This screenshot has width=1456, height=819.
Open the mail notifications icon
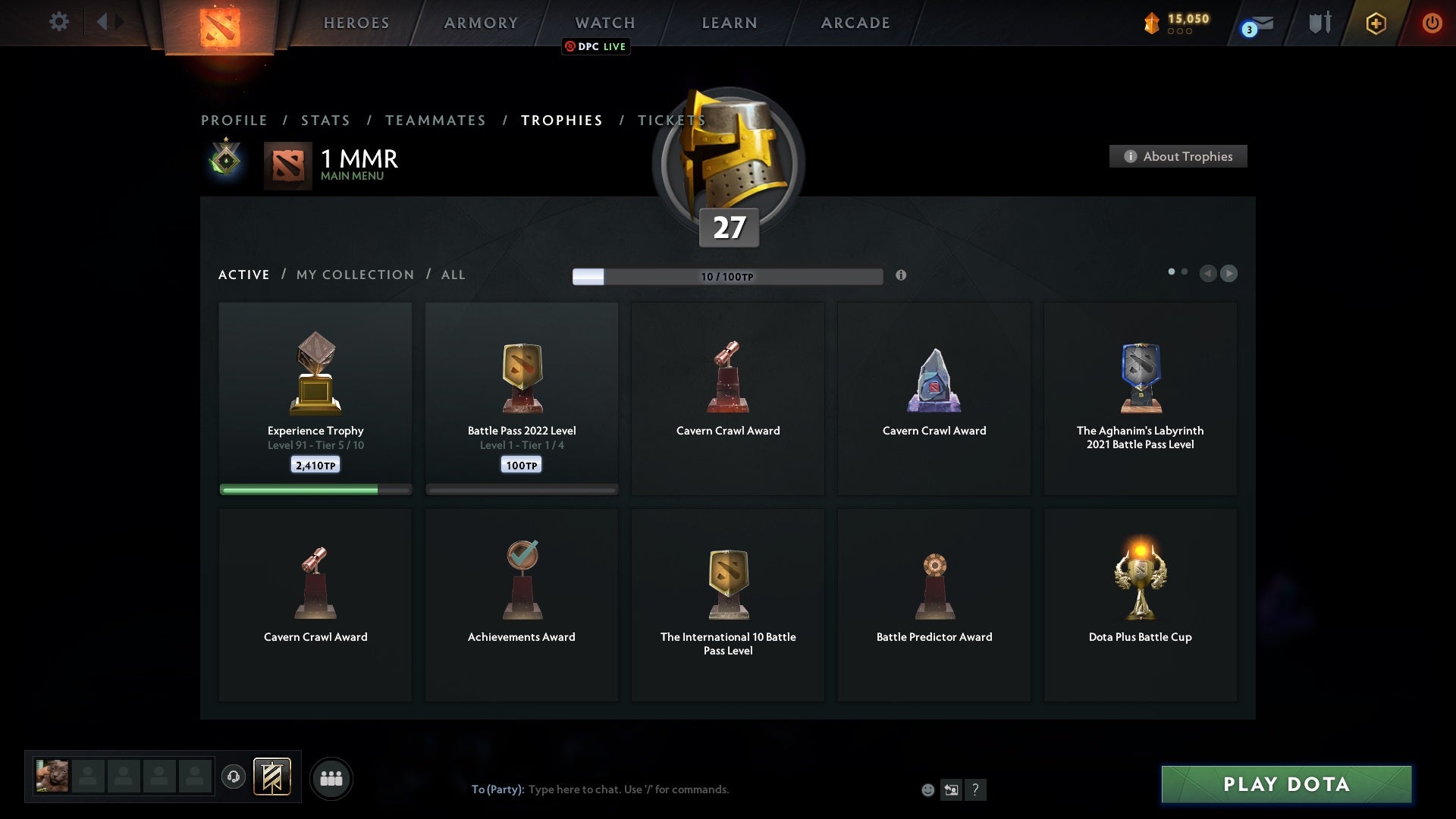[x=1260, y=24]
